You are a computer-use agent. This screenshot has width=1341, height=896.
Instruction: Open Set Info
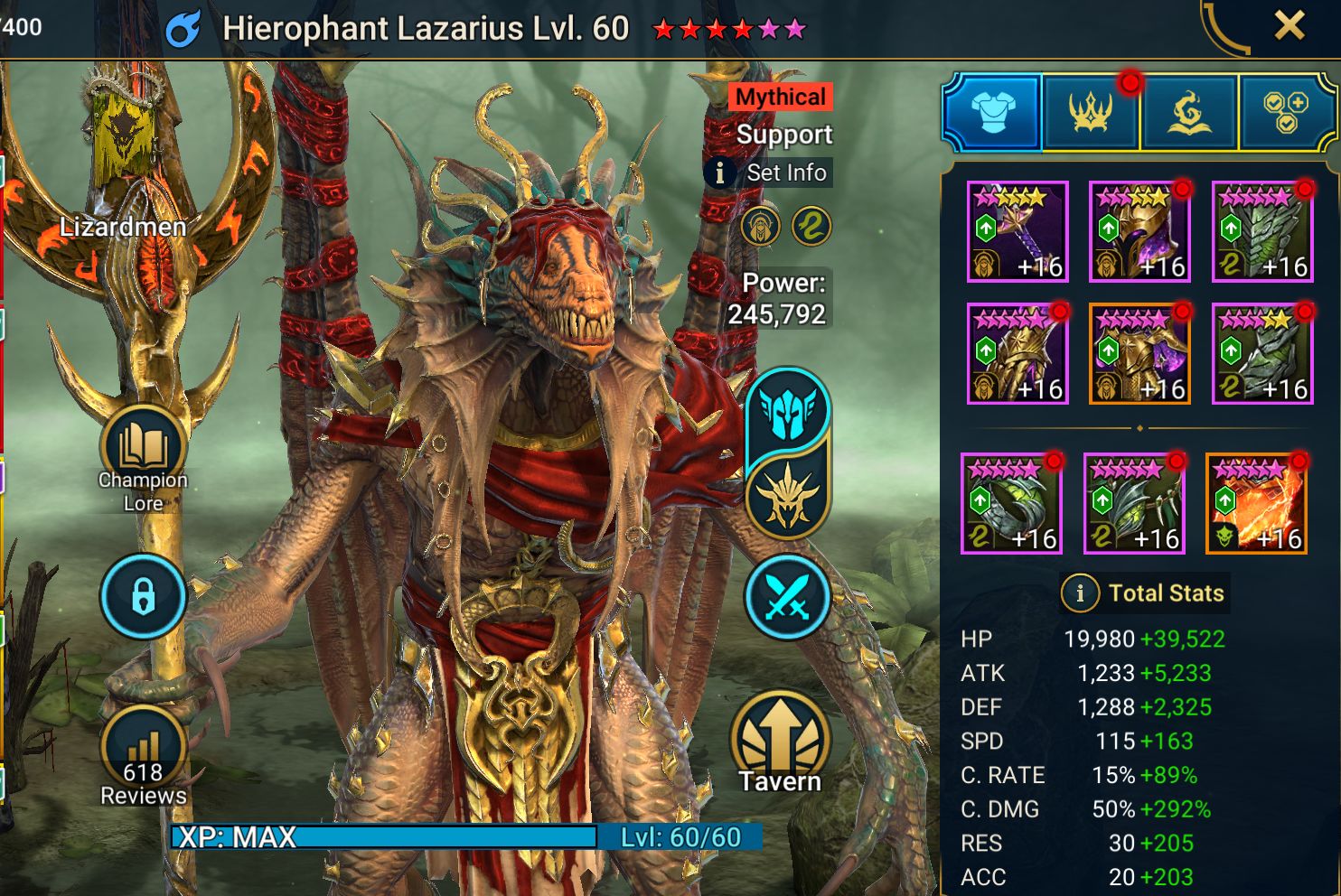770,173
